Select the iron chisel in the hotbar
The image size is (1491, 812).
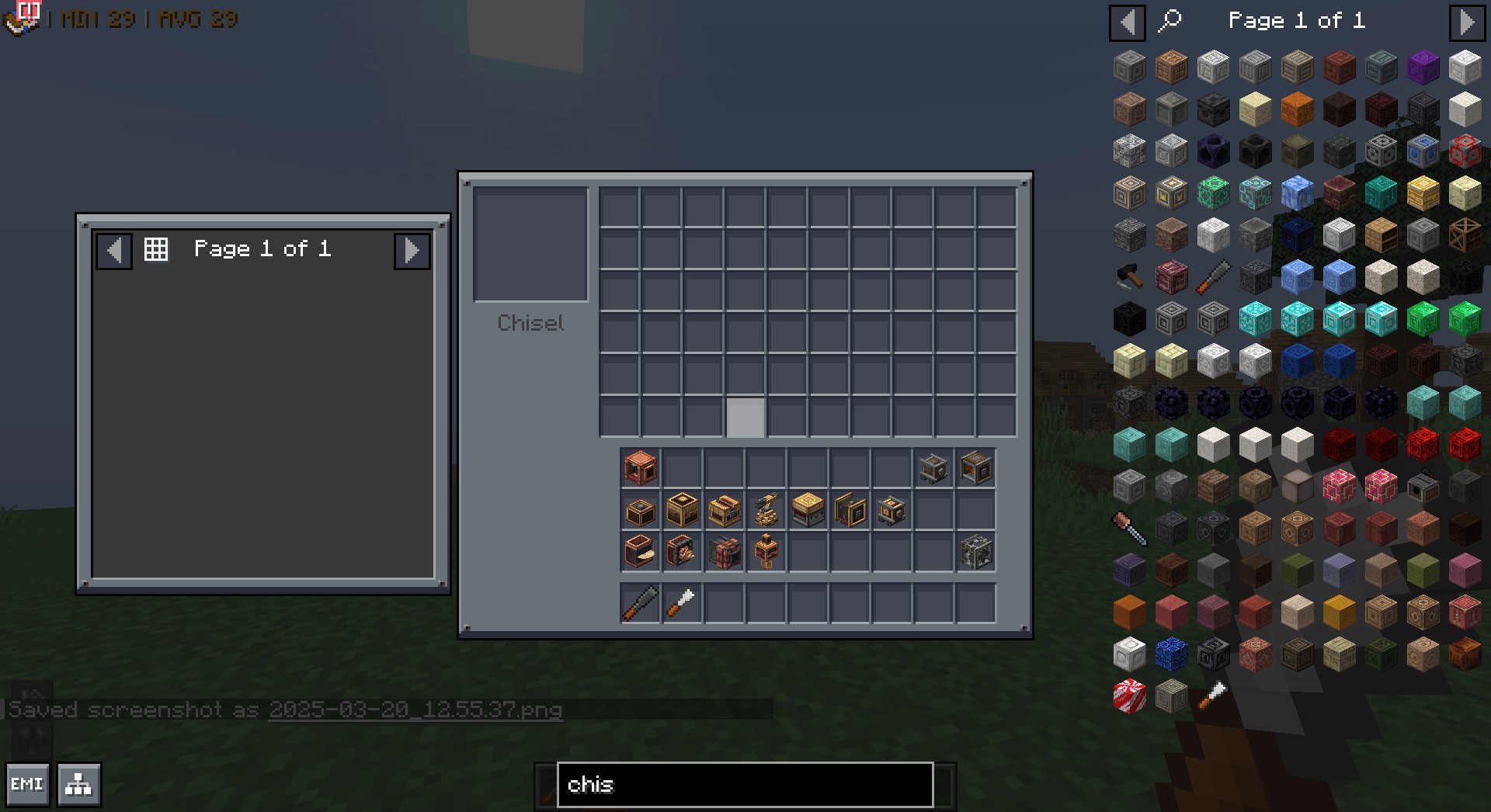tap(640, 603)
